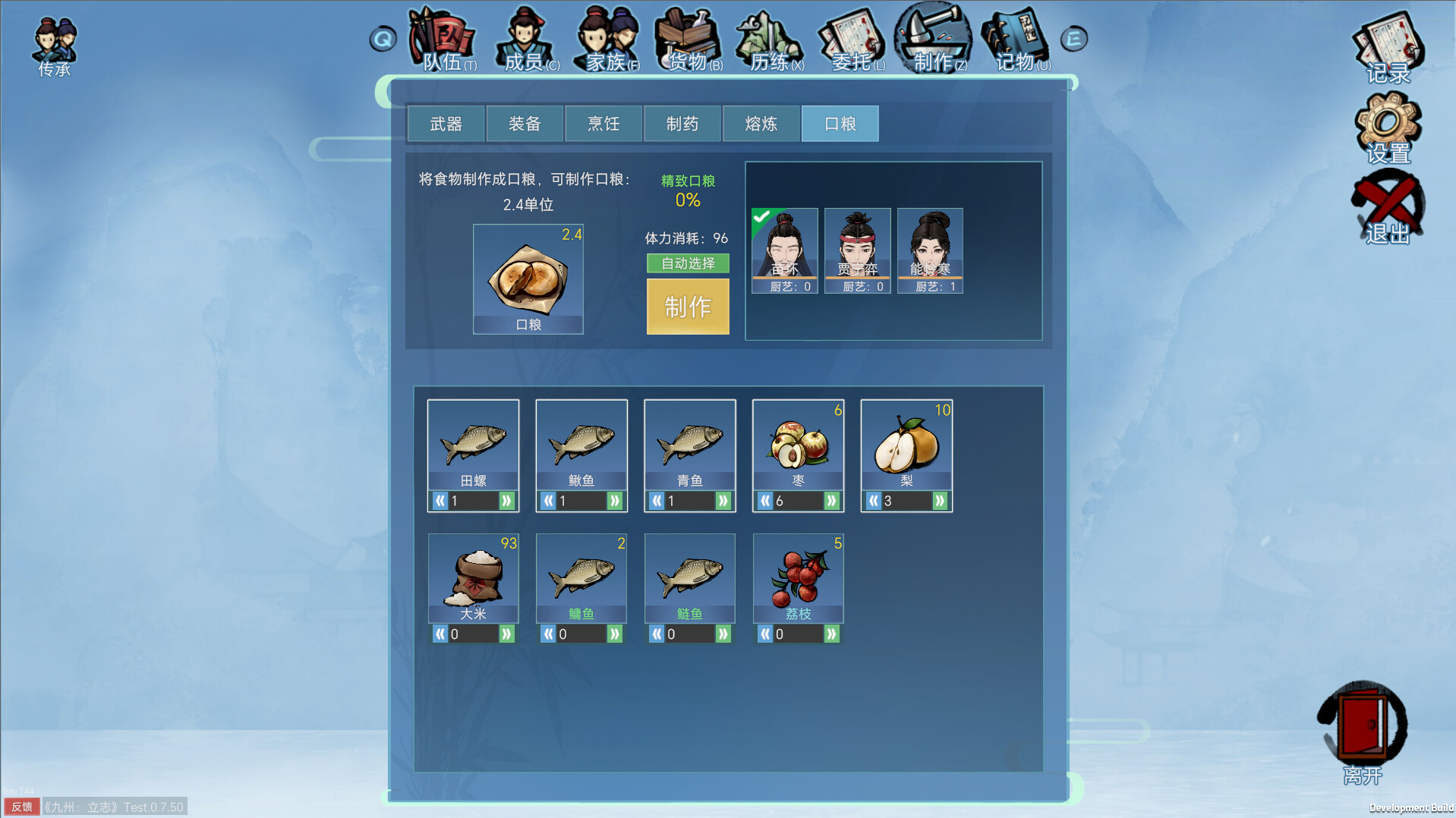Leave via the 离开 door button

pyautogui.click(x=1363, y=728)
